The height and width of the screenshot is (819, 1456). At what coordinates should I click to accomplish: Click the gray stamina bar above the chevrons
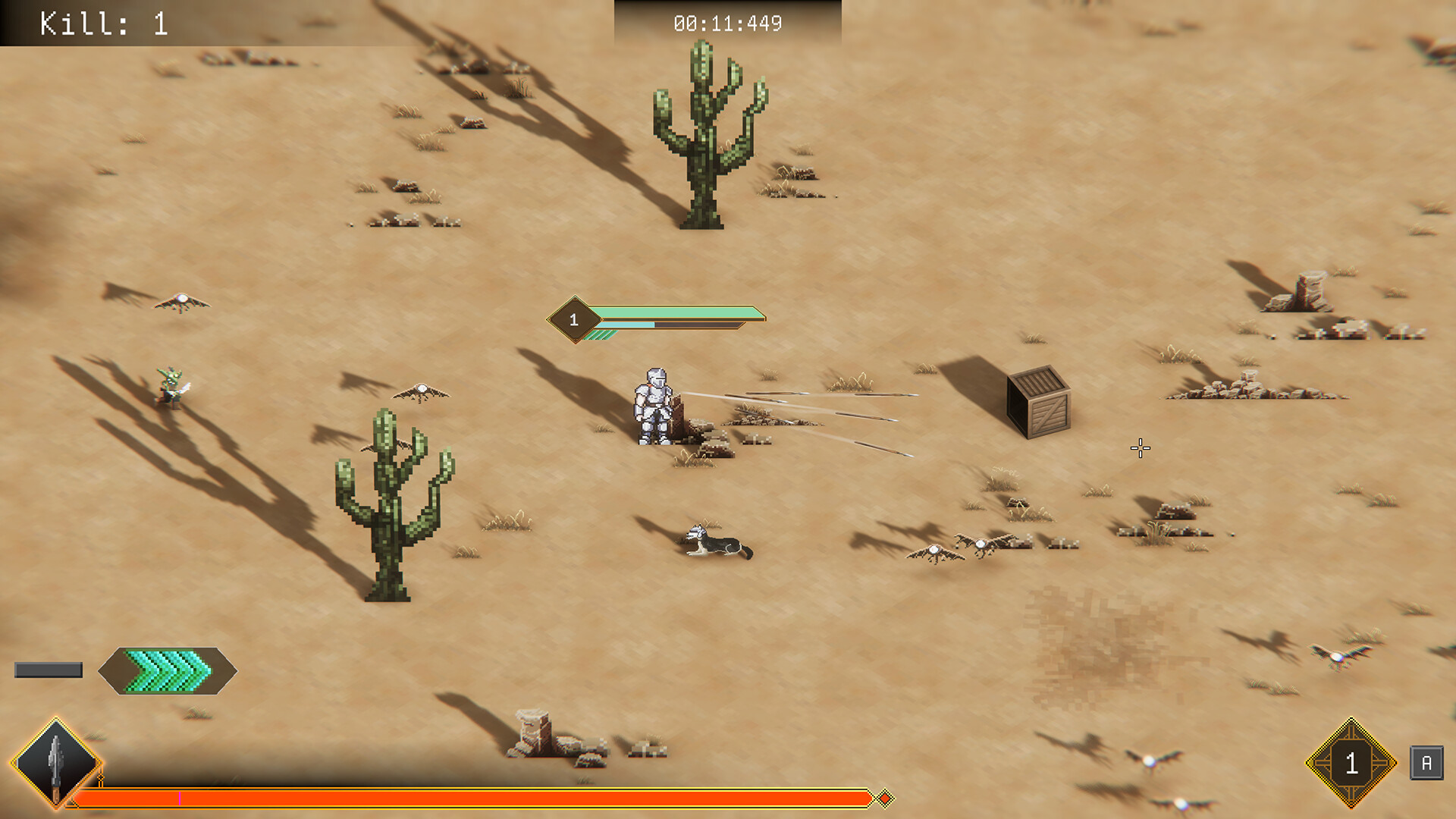[x=48, y=670]
